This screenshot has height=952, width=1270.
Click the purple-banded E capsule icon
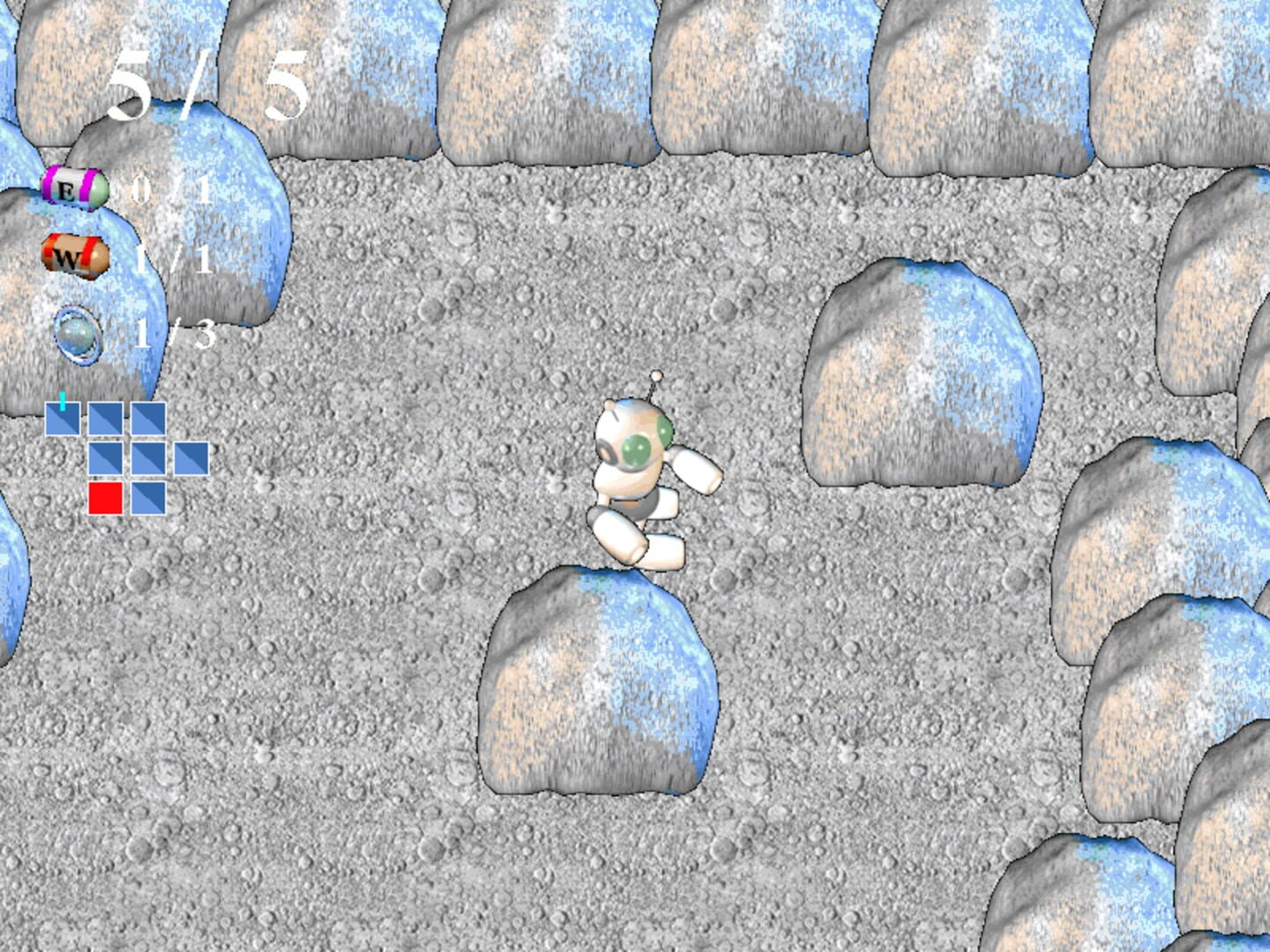74,186
